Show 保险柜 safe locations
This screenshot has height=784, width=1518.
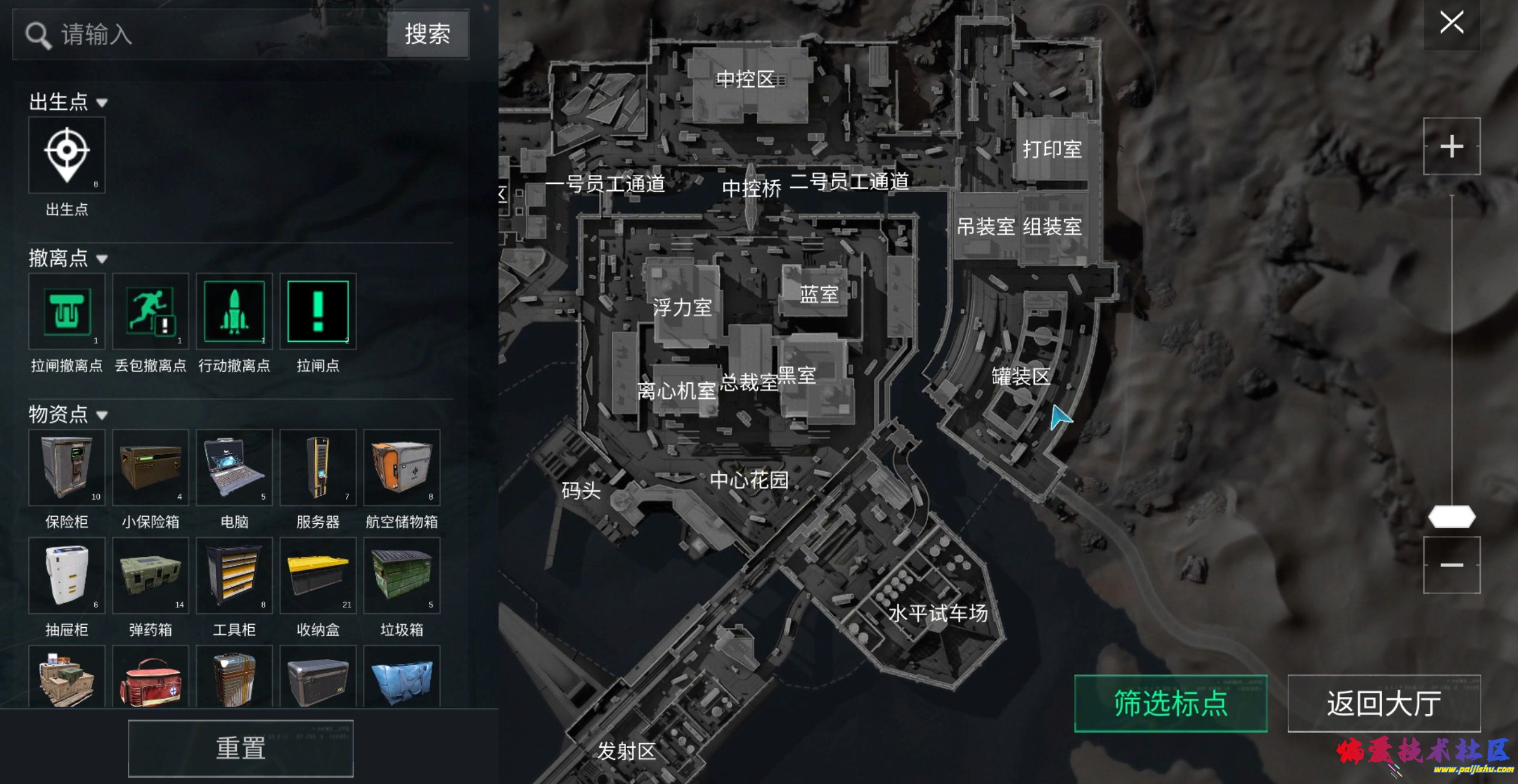(67, 467)
